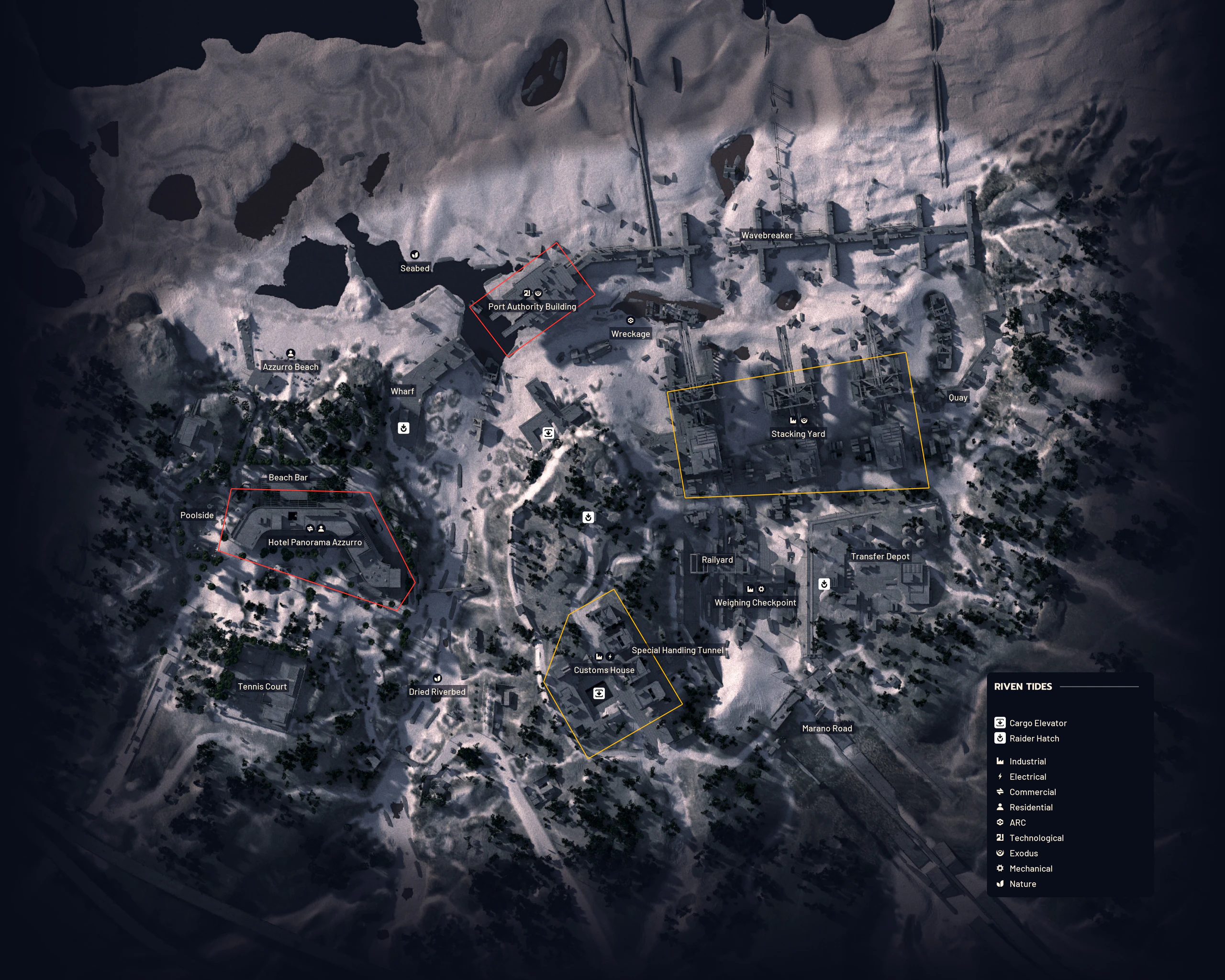The width and height of the screenshot is (1225, 980).
Task: Choose the Special Handling Tunnel label
Action: [677, 650]
